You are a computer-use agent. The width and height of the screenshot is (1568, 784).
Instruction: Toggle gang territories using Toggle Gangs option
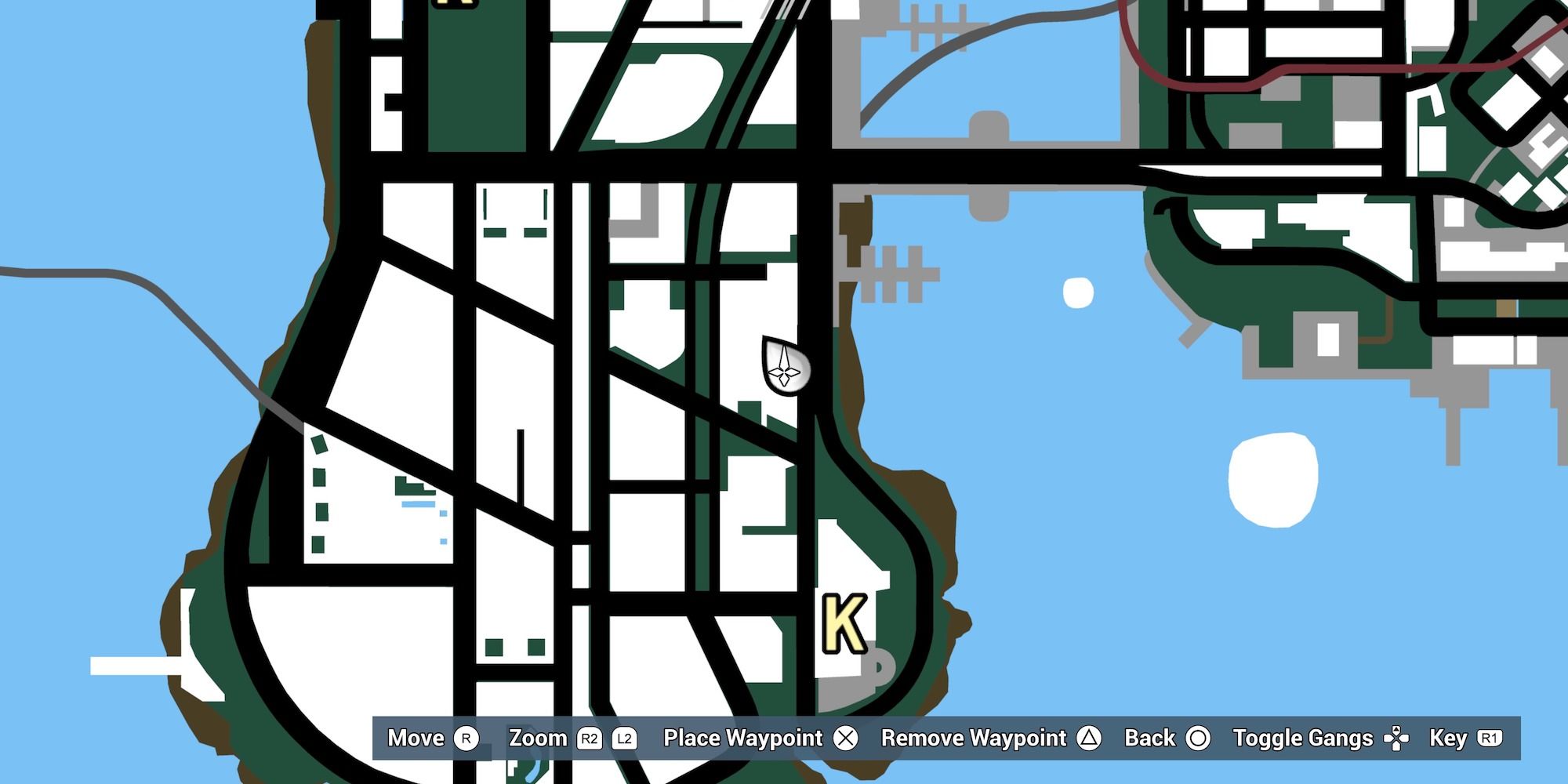tap(1304, 738)
